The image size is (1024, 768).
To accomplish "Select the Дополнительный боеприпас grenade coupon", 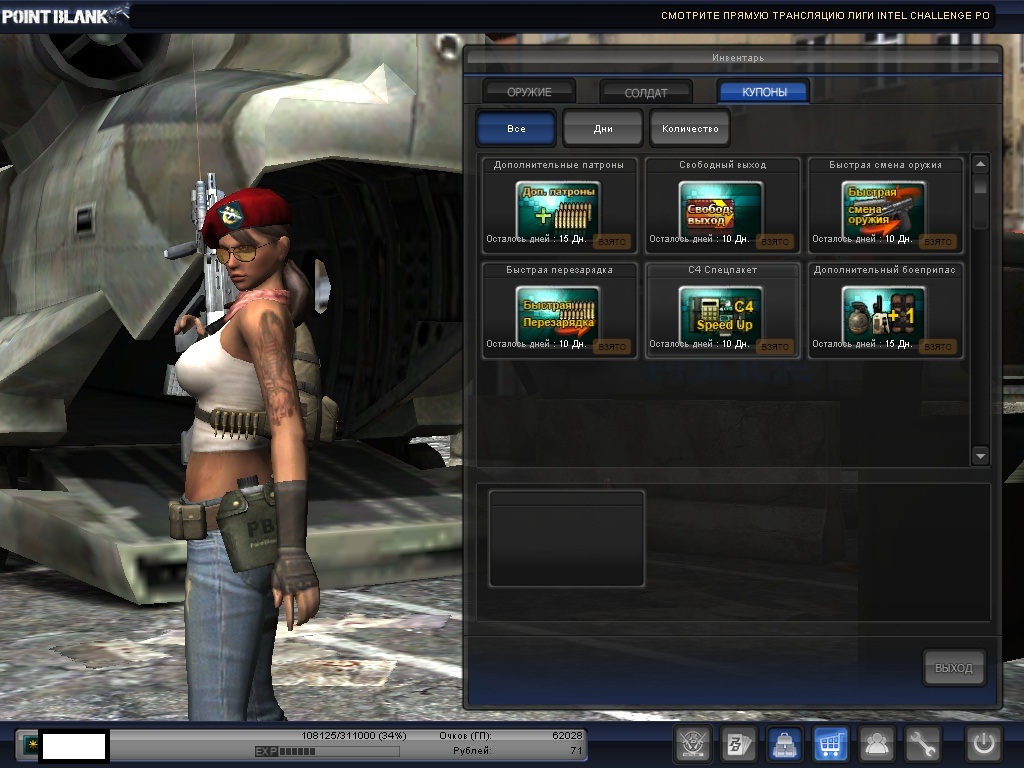I will [884, 313].
